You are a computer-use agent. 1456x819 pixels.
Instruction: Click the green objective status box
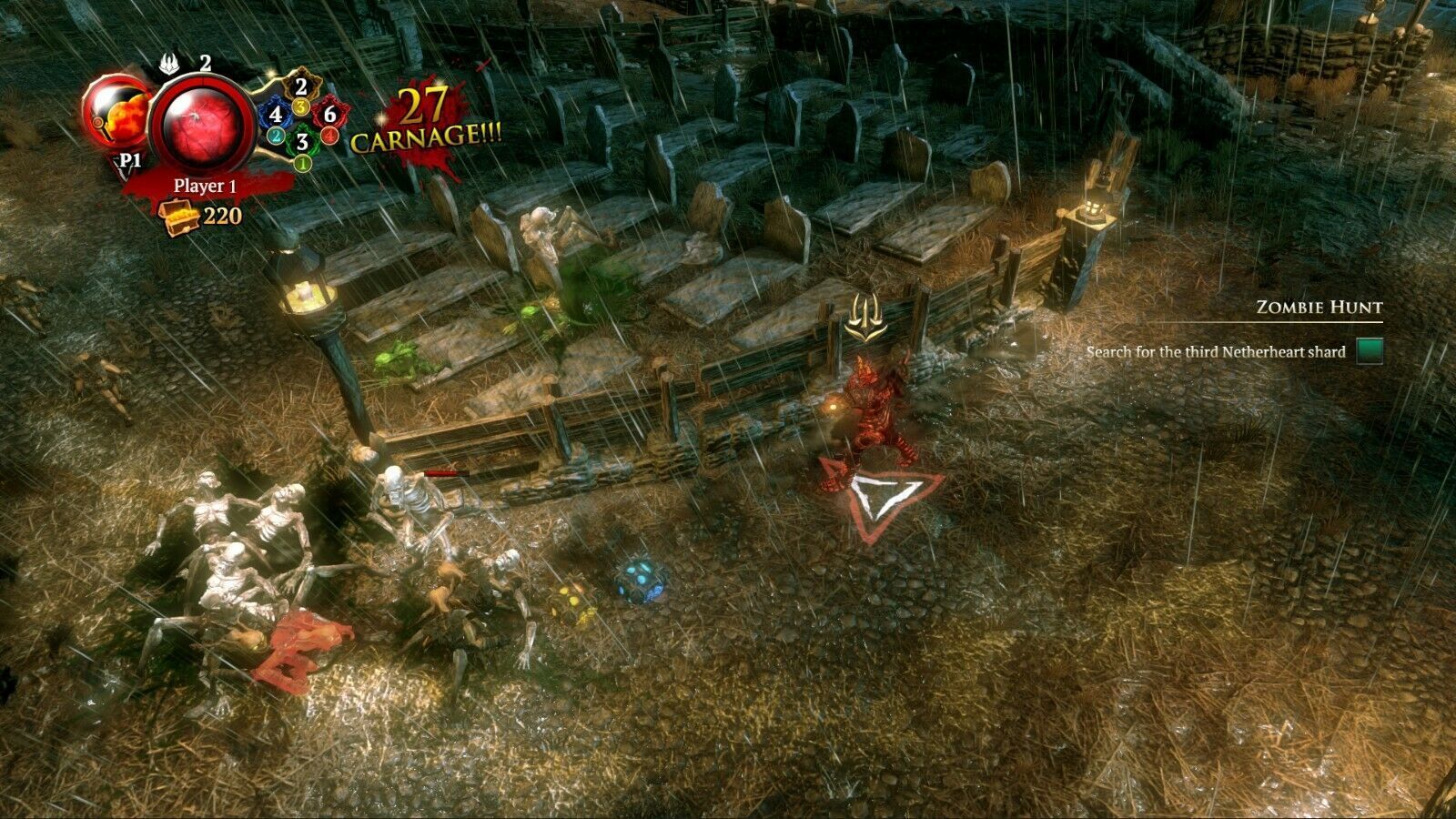(x=1370, y=351)
